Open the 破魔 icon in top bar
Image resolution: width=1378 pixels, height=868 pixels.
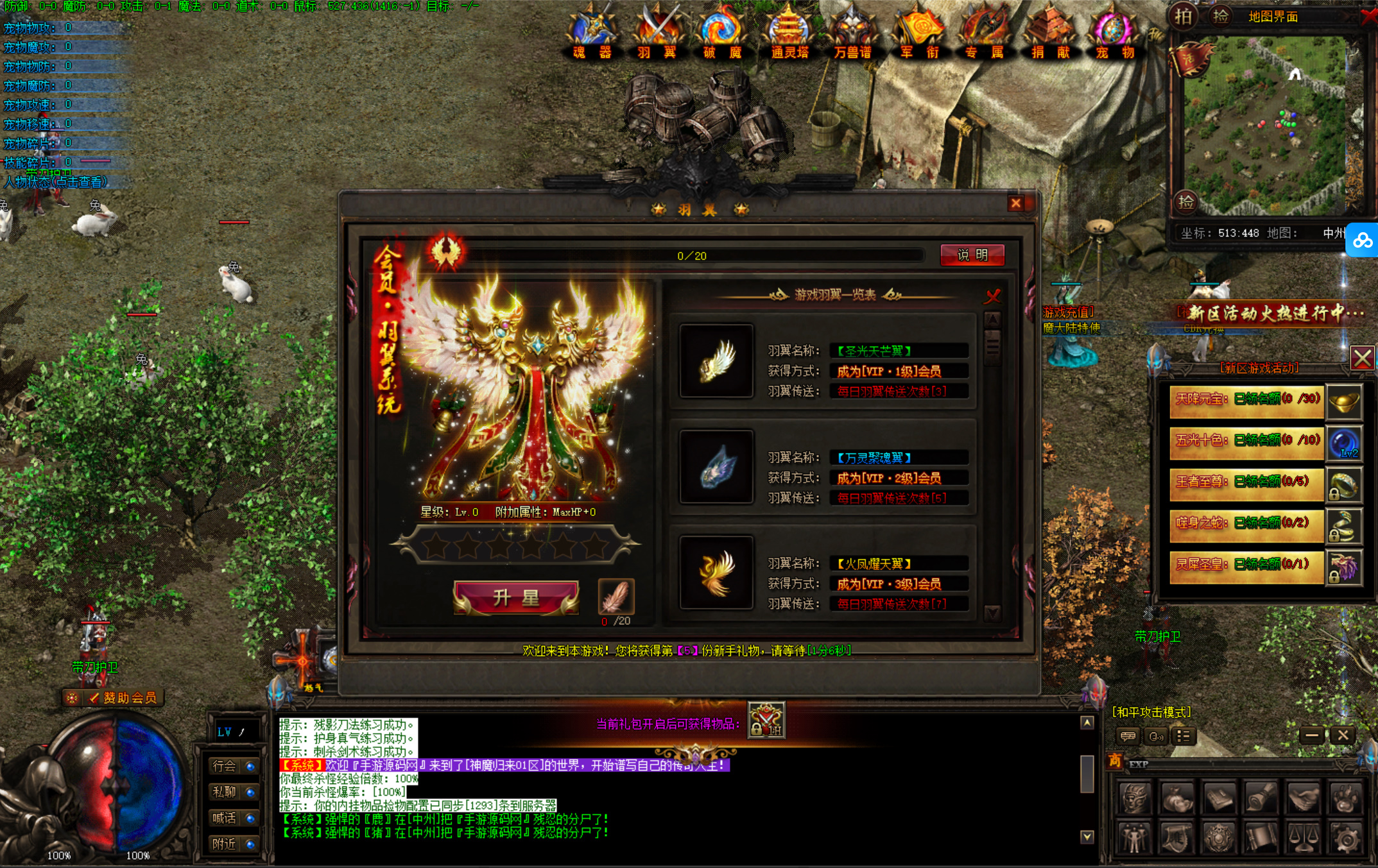[722, 32]
